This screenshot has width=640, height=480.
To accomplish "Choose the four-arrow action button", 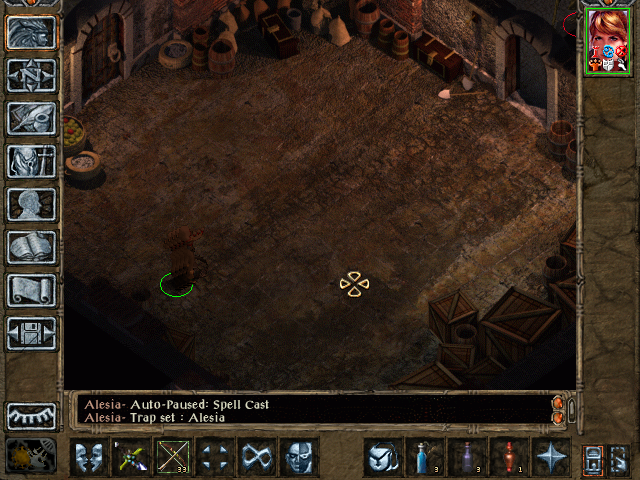I will tap(215, 457).
